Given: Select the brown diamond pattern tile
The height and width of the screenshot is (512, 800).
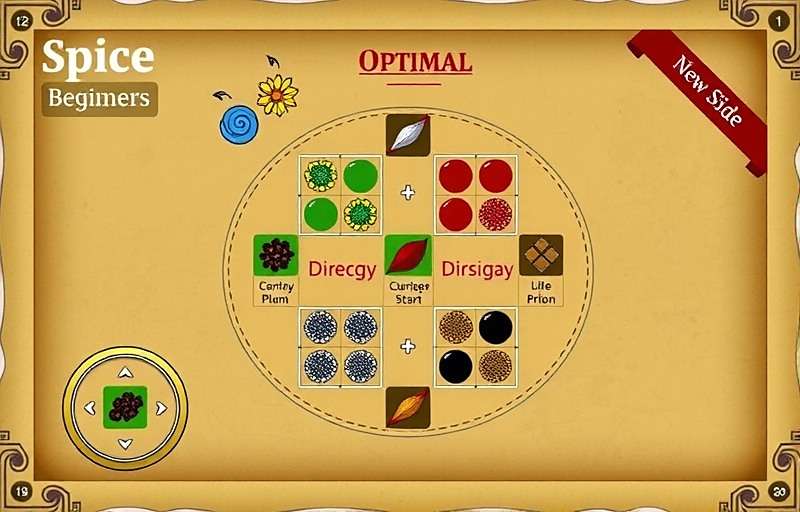Looking at the screenshot, I should coord(541,255).
